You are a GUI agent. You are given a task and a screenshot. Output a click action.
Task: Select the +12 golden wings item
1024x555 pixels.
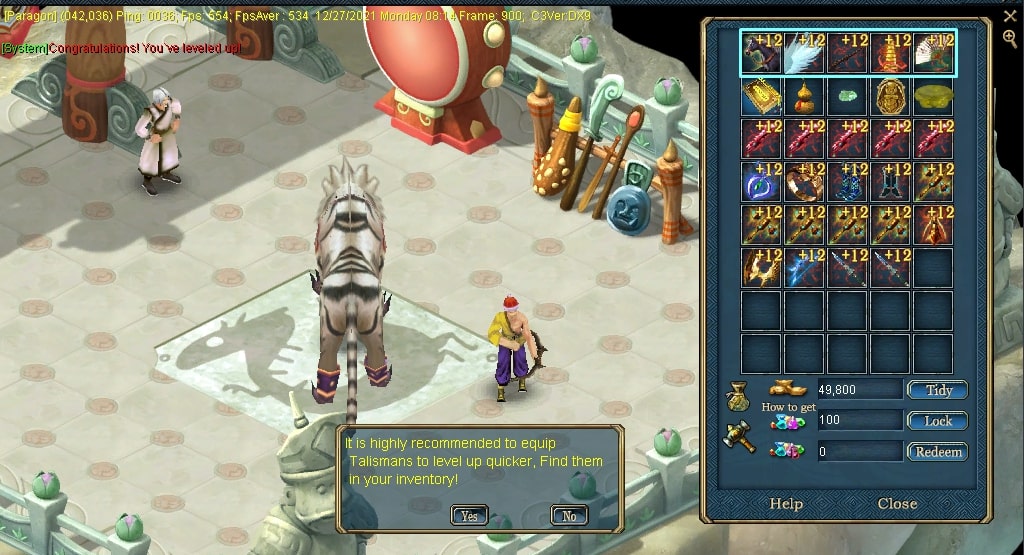click(762, 269)
